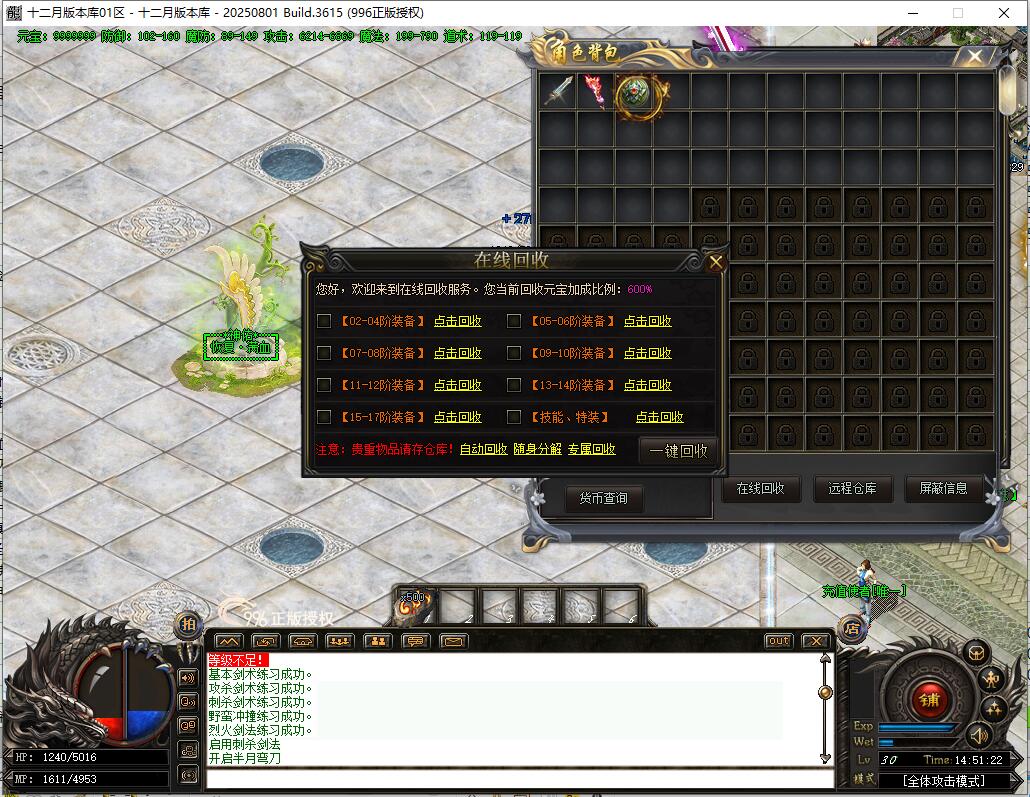Select the green orb with golden ring
The height and width of the screenshot is (797, 1030).
(635, 93)
